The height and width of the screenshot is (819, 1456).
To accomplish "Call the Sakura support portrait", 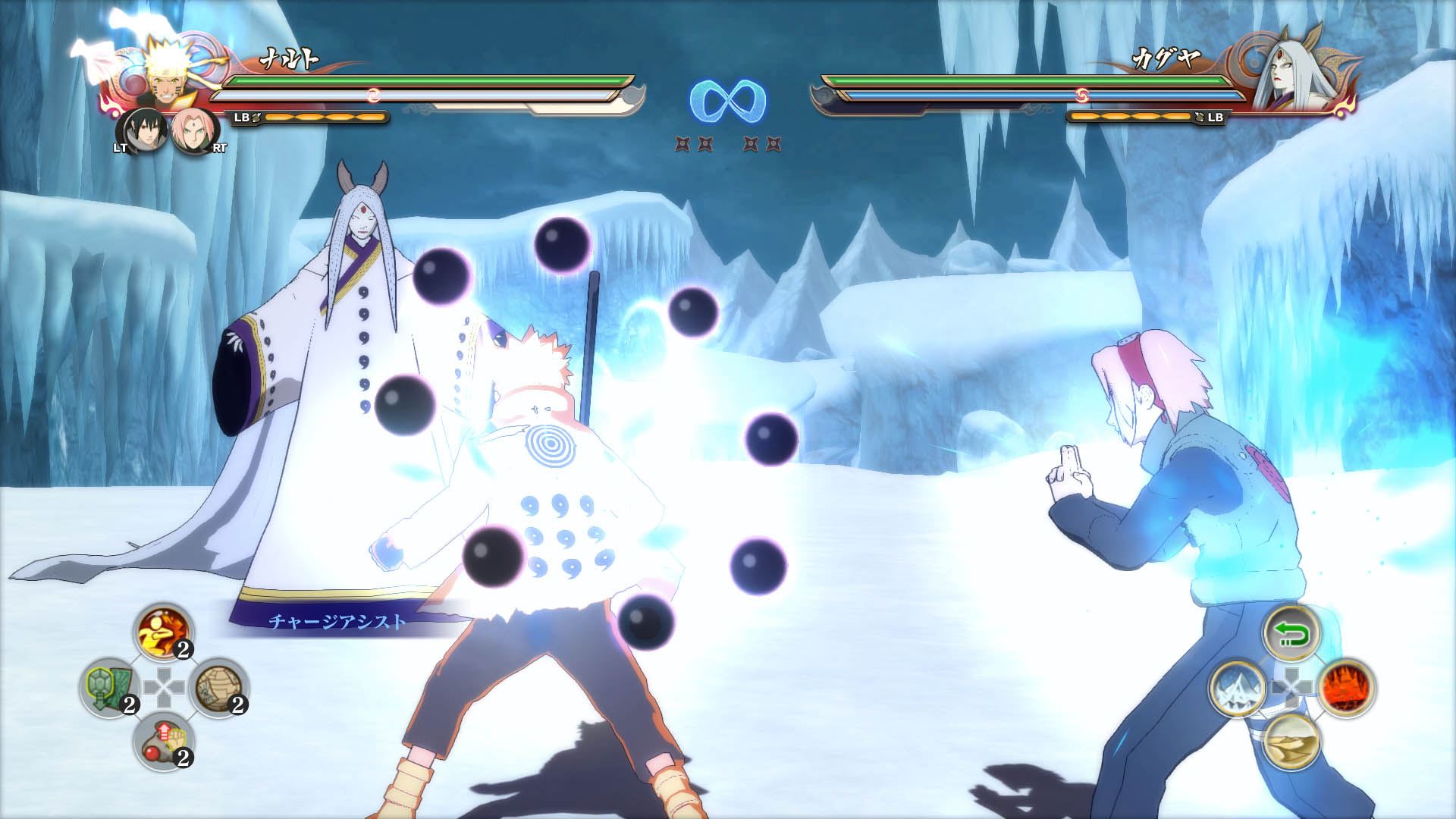I will tap(195, 132).
